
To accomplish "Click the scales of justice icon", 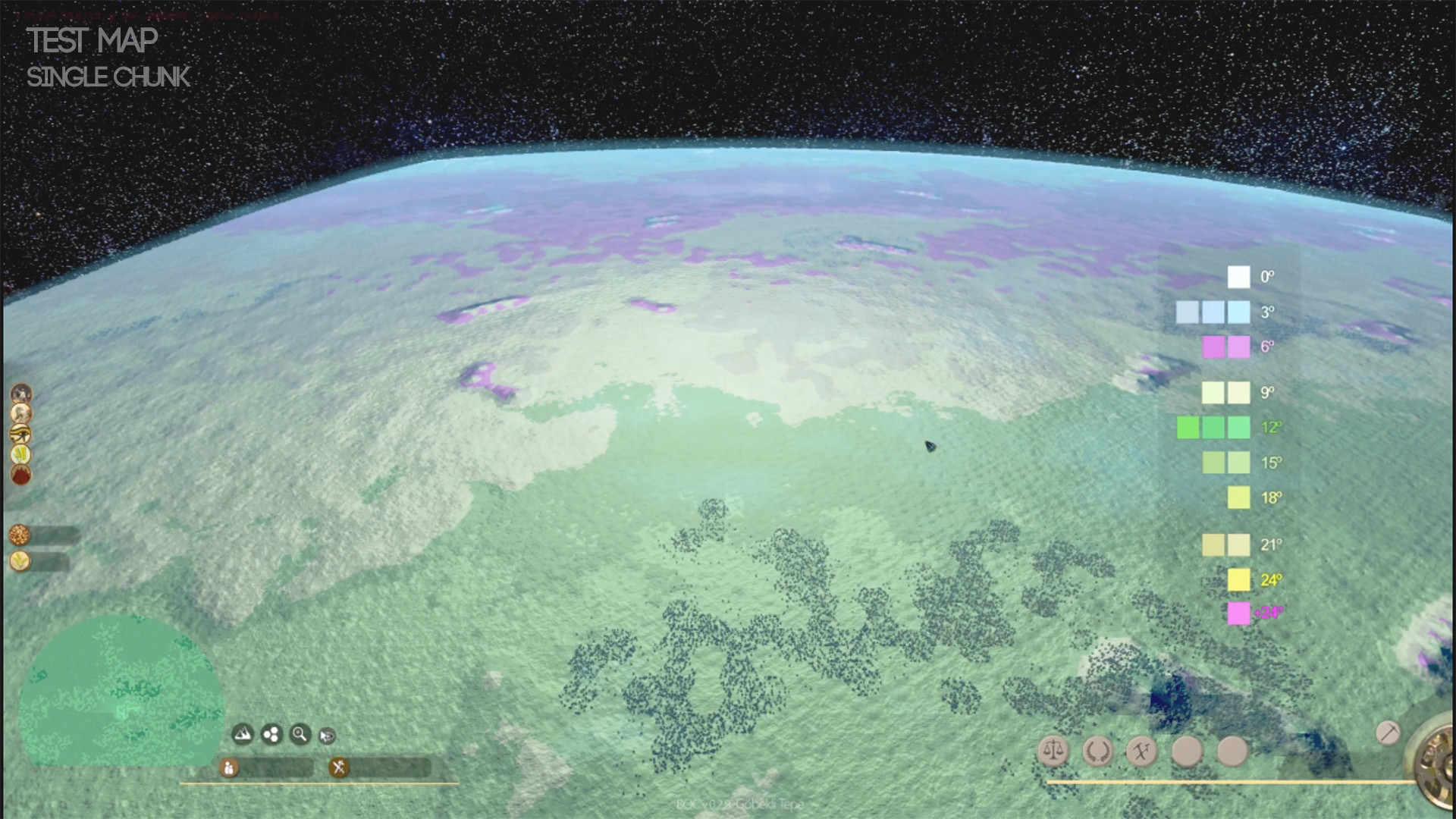I will (x=1053, y=750).
